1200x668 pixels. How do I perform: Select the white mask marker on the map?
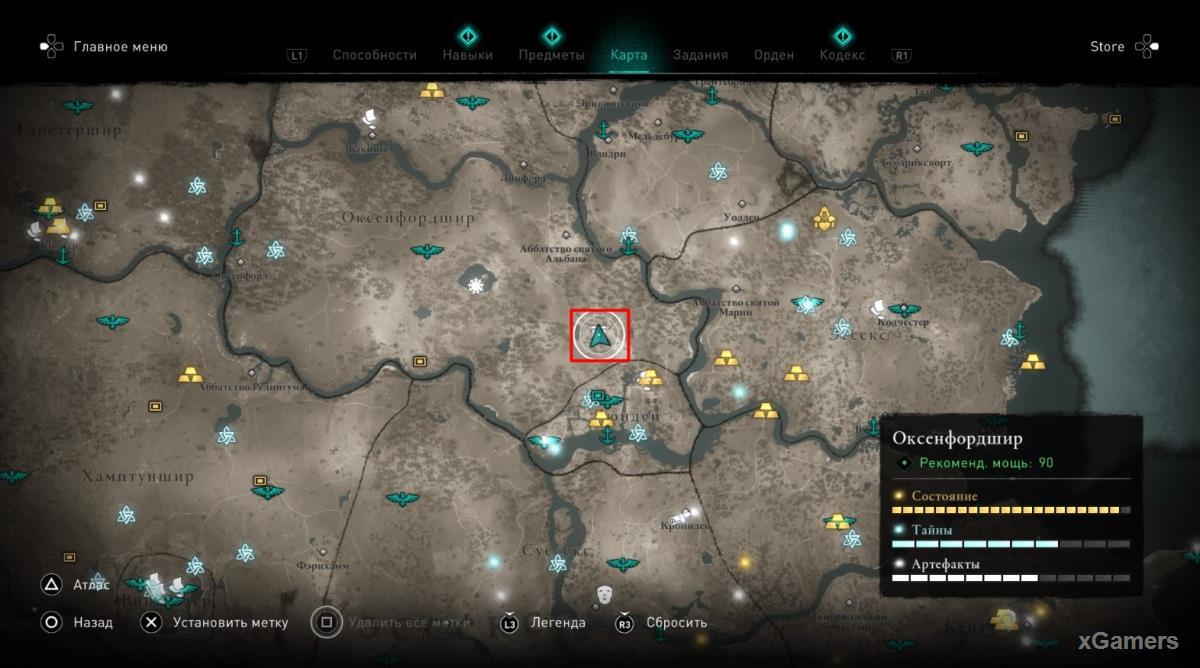pos(604,594)
